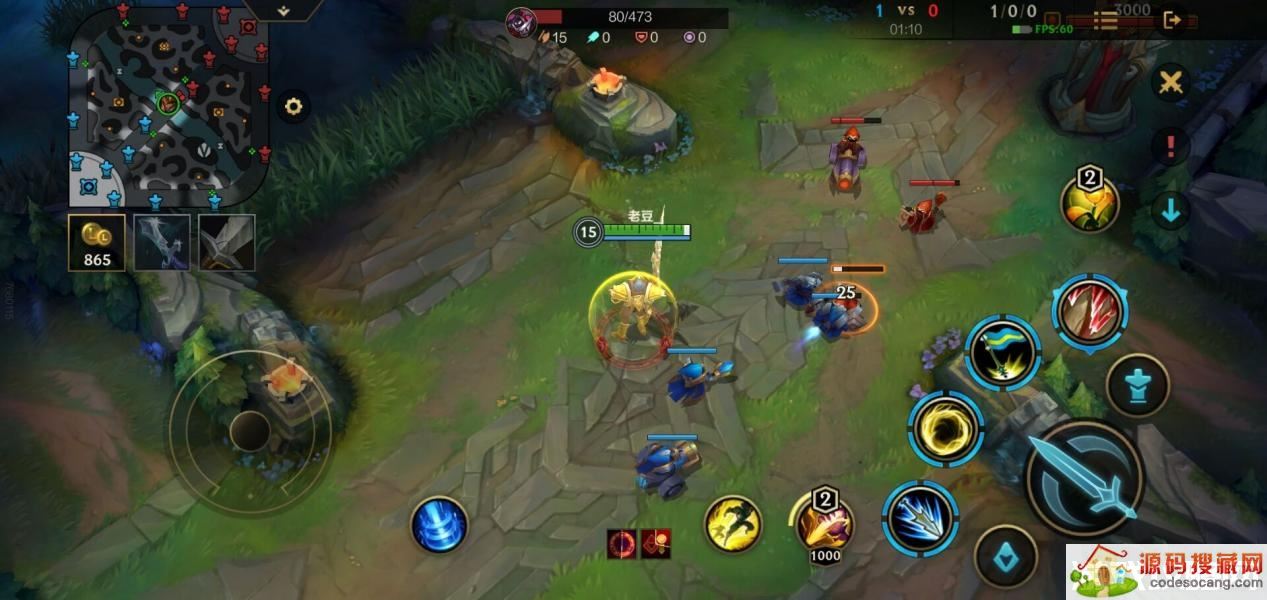Hit the large sword basic attack button
1267x600 pixels.
coord(1084,478)
